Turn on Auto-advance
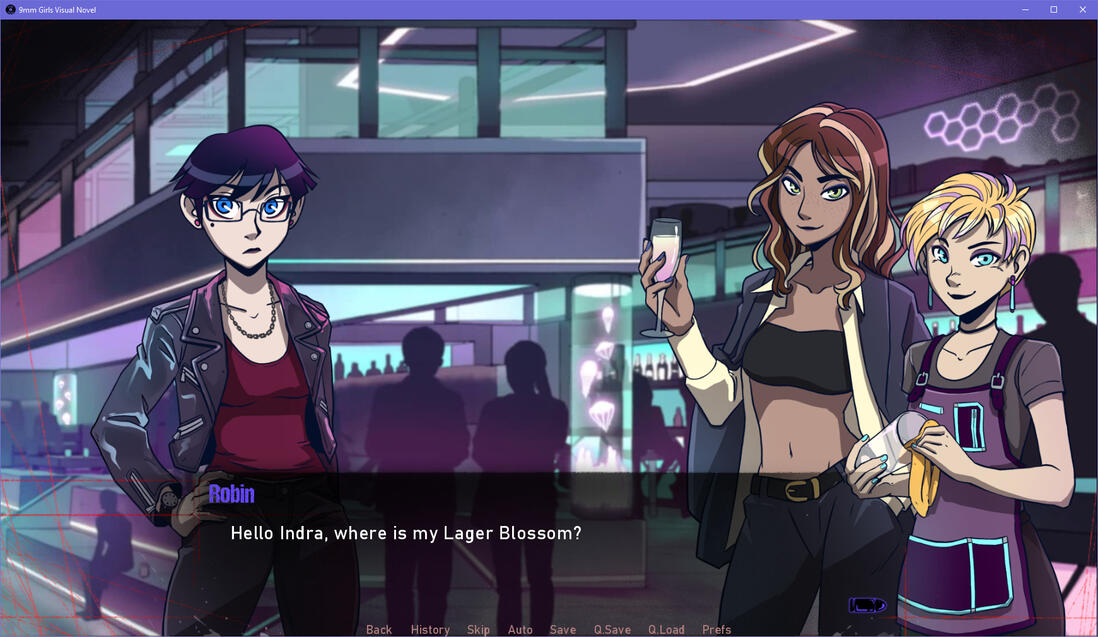 click(520, 629)
